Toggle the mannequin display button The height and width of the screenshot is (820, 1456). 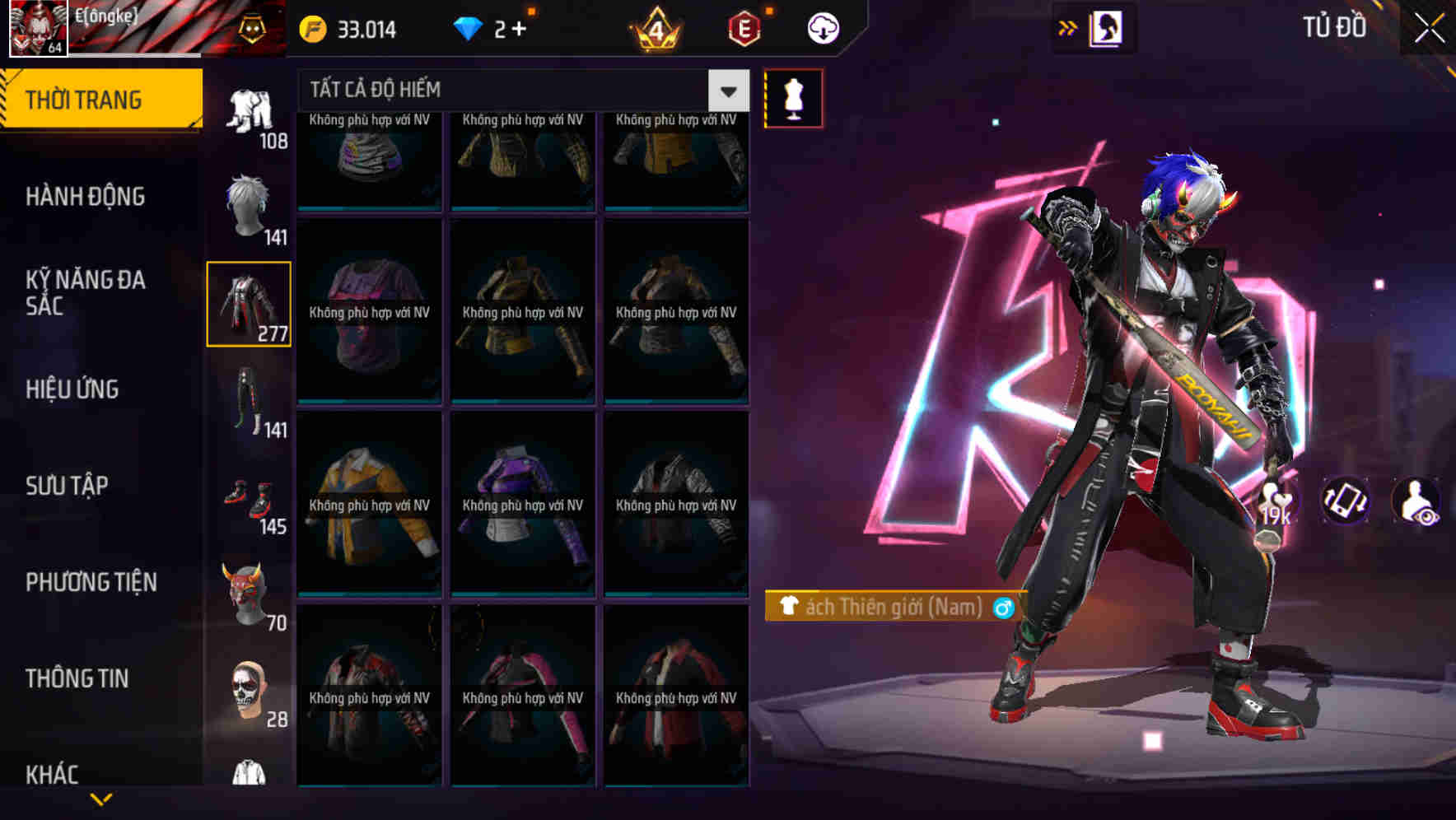pos(793,97)
